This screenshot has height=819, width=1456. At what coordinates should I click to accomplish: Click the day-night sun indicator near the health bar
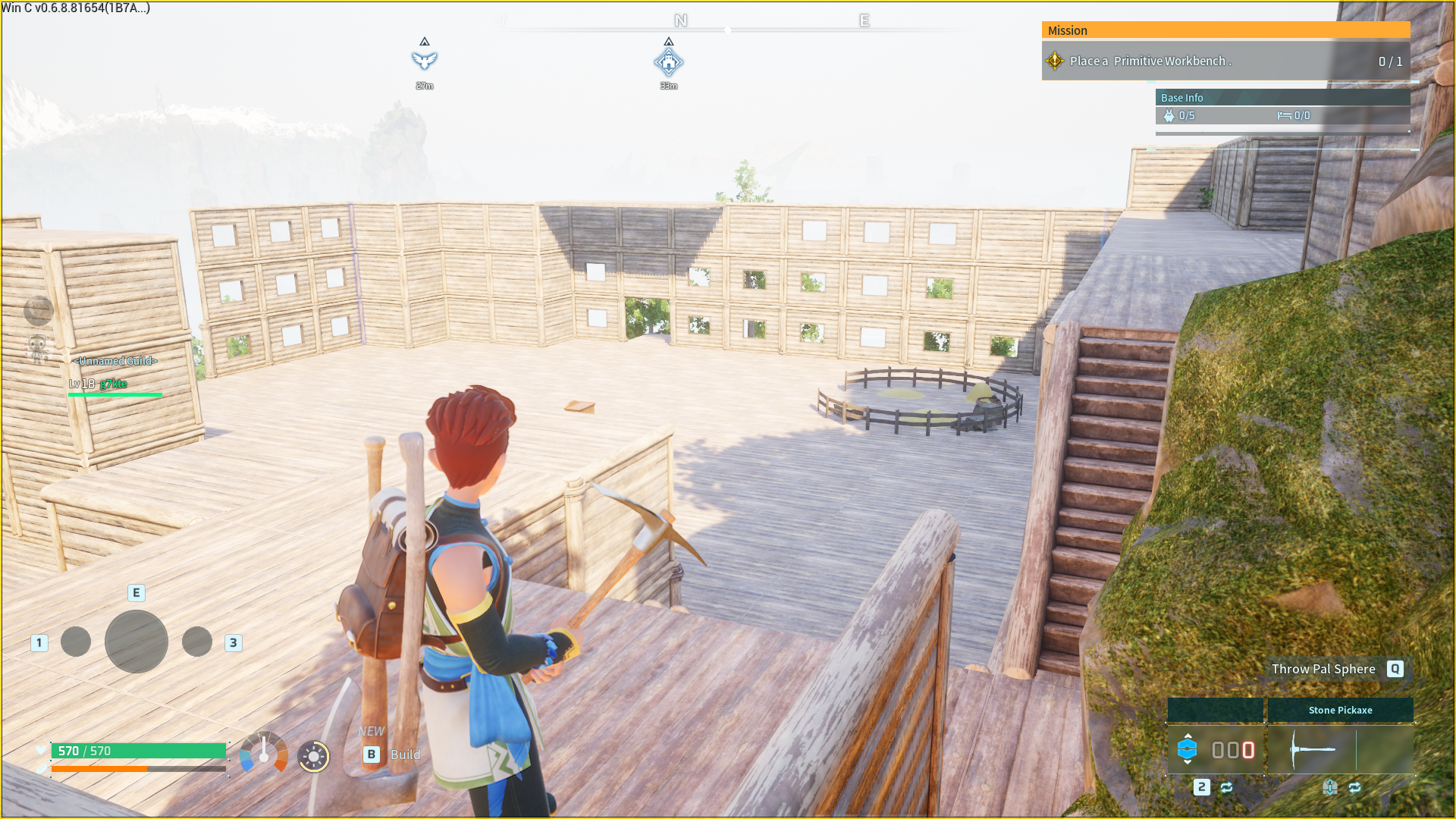pos(312,756)
